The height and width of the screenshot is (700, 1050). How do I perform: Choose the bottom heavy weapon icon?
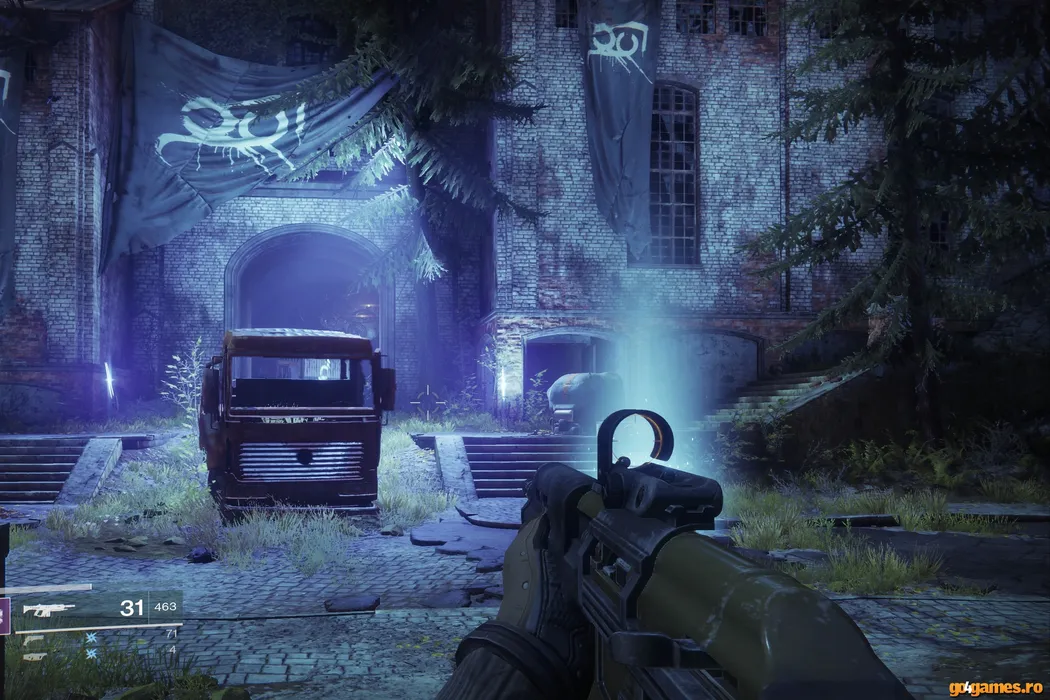click(x=33, y=656)
